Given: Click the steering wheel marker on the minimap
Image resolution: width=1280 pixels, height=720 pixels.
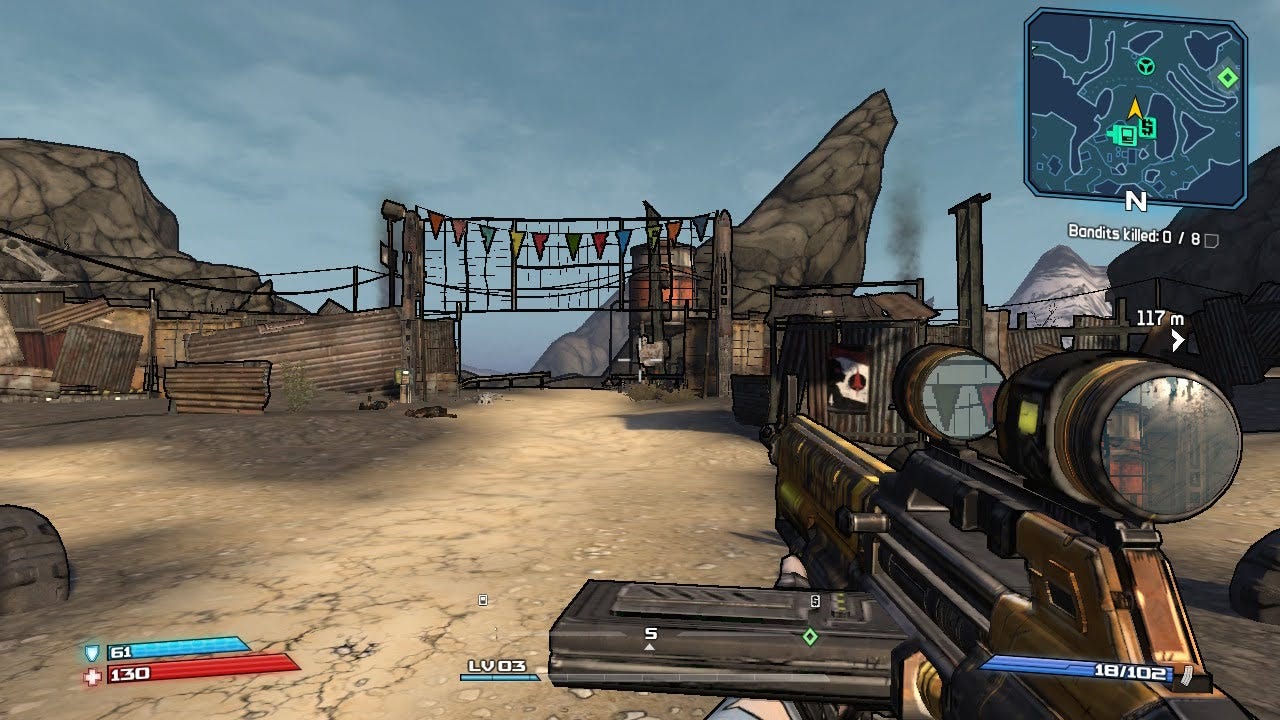Looking at the screenshot, I should (x=1146, y=67).
